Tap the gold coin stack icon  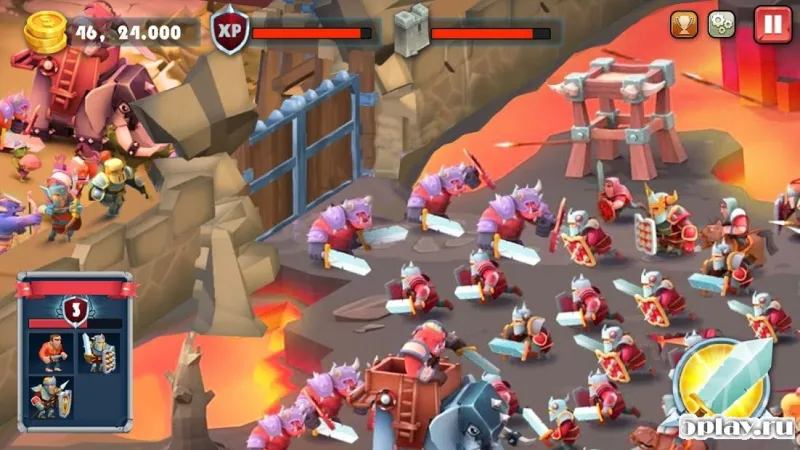click(42, 33)
